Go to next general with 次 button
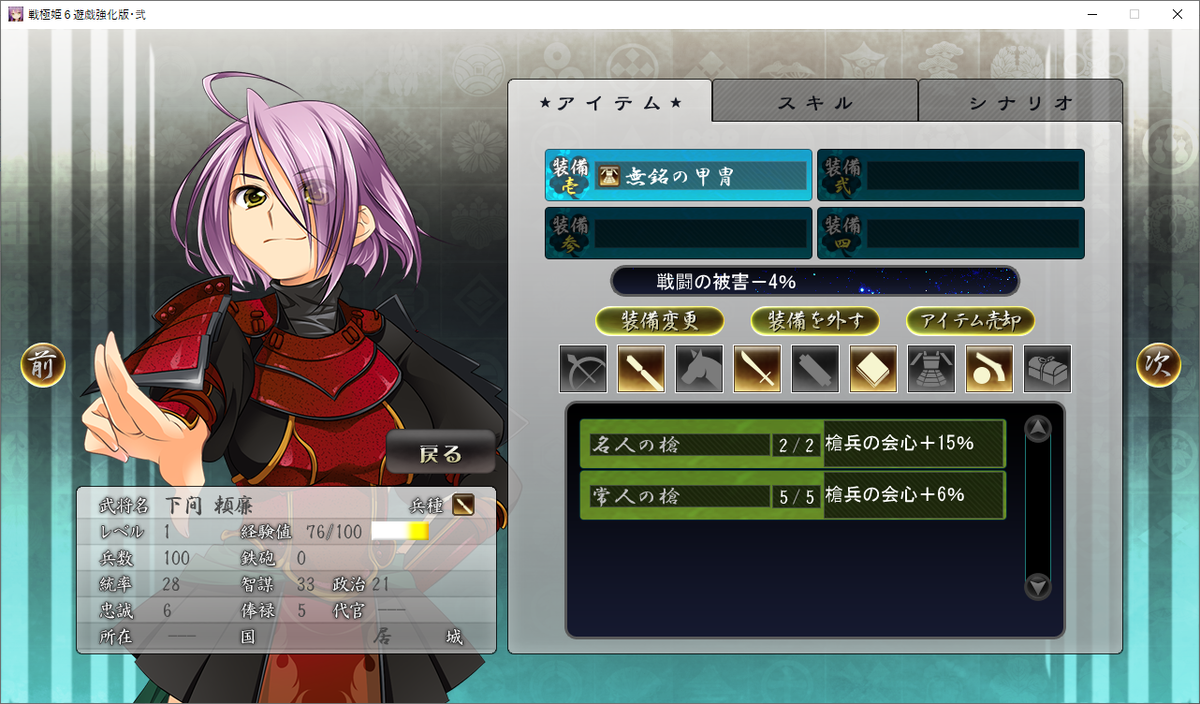Viewport: 1200px width, 704px height. [x=1158, y=366]
